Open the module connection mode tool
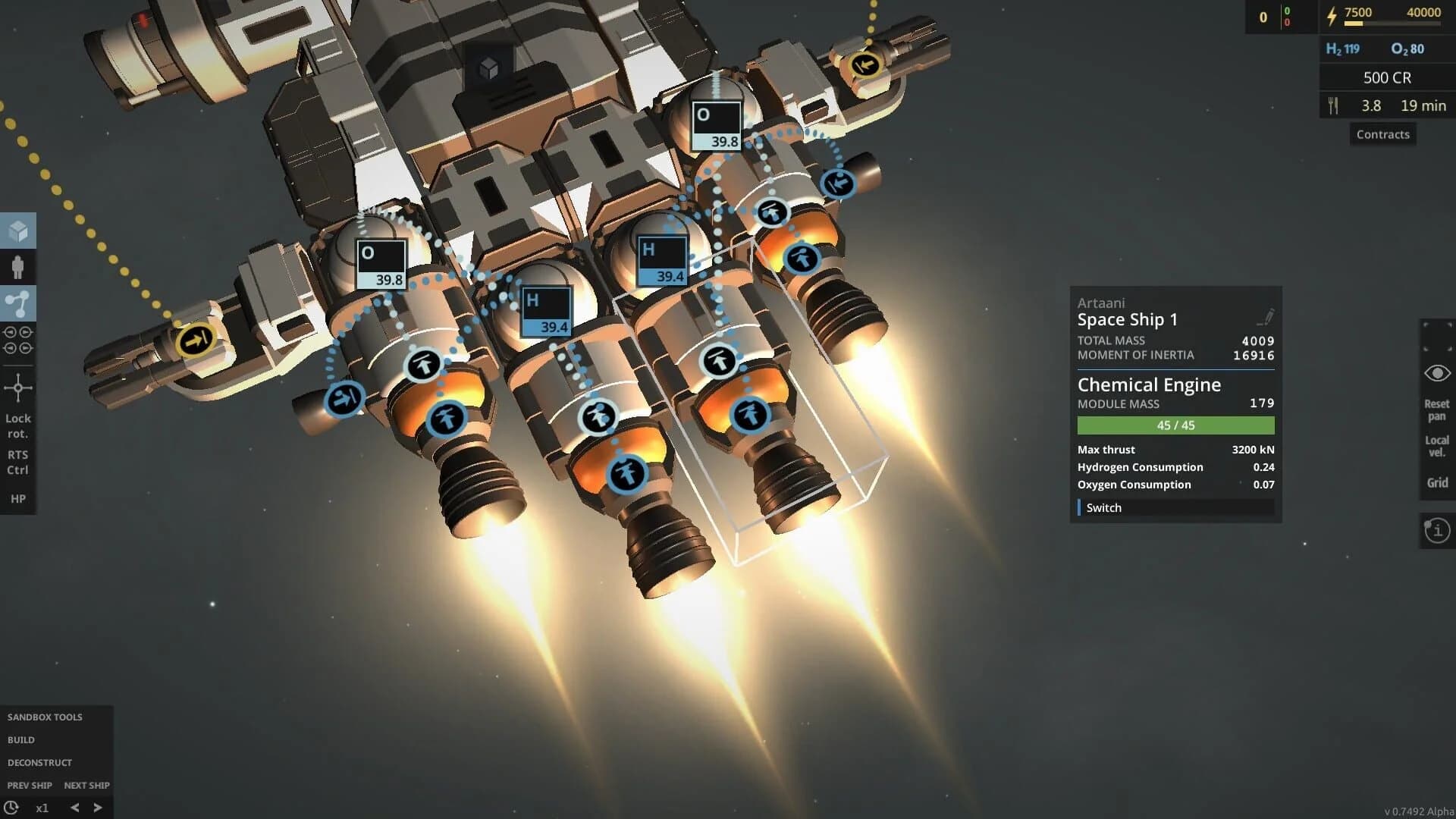1456x819 pixels. [19, 301]
